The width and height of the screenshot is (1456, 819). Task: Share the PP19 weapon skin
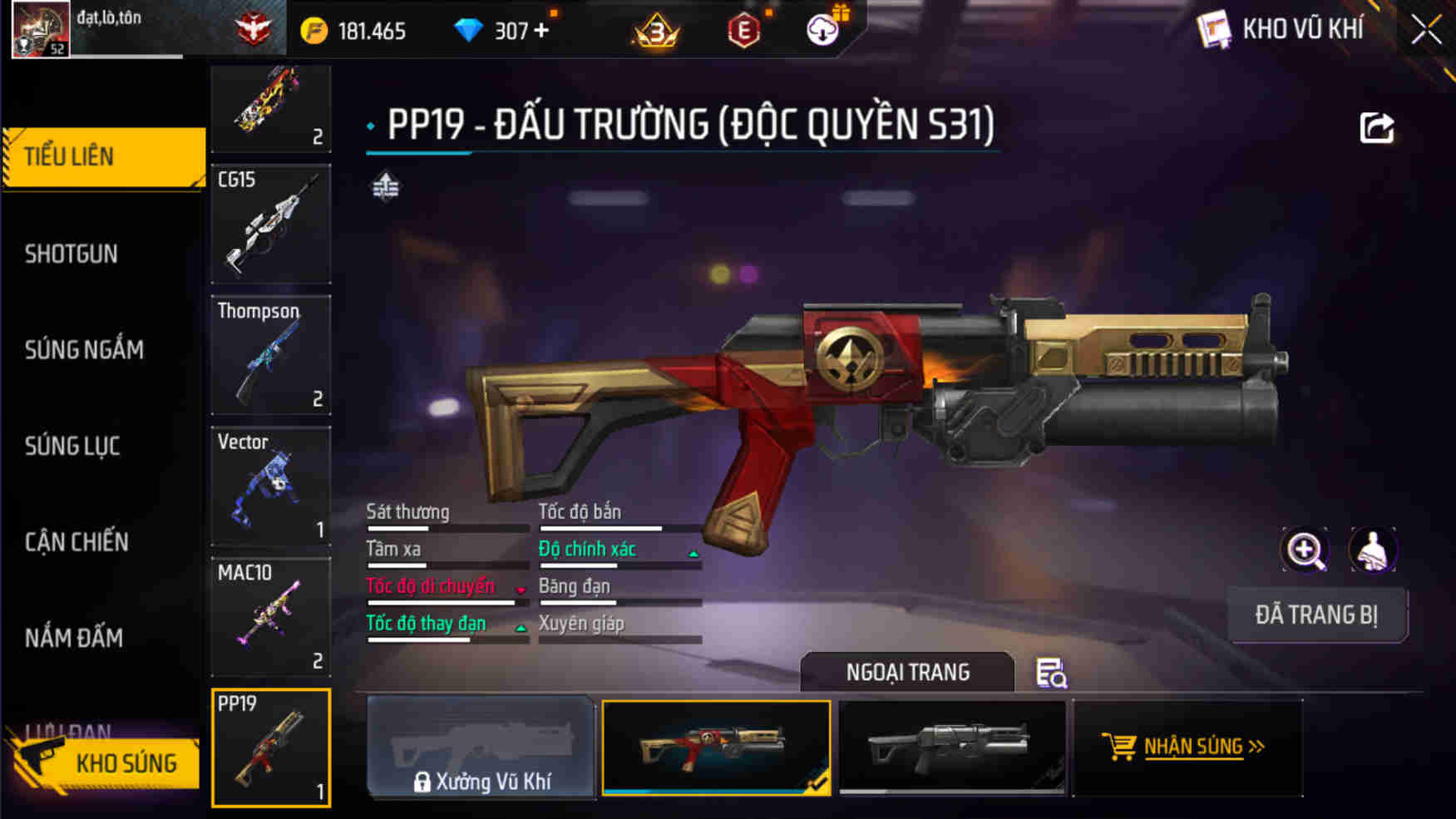[1376, 125]
